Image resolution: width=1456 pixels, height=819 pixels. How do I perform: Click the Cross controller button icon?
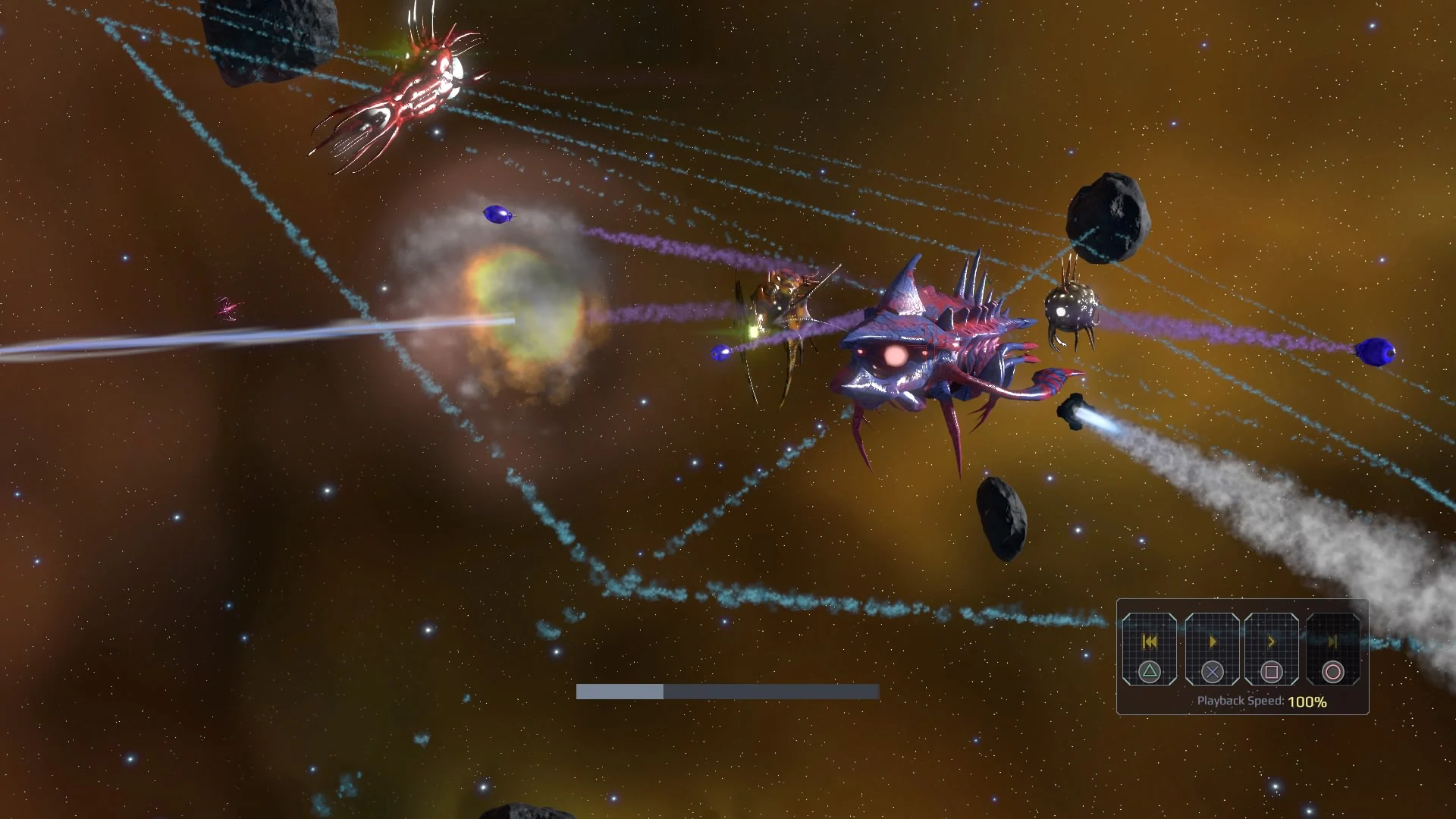click(x=1213, y=673)
